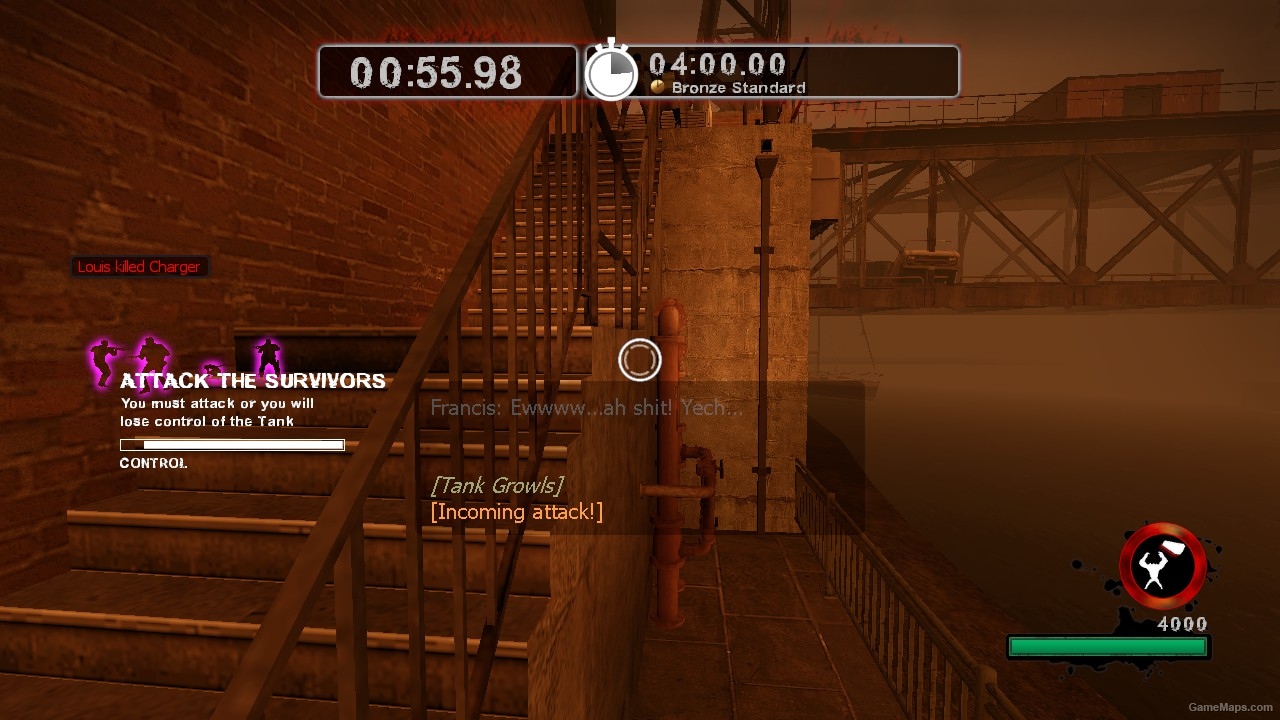Select the elapsed time display 00:55.98
1280x720 pixels.
[x=434, y=70]
